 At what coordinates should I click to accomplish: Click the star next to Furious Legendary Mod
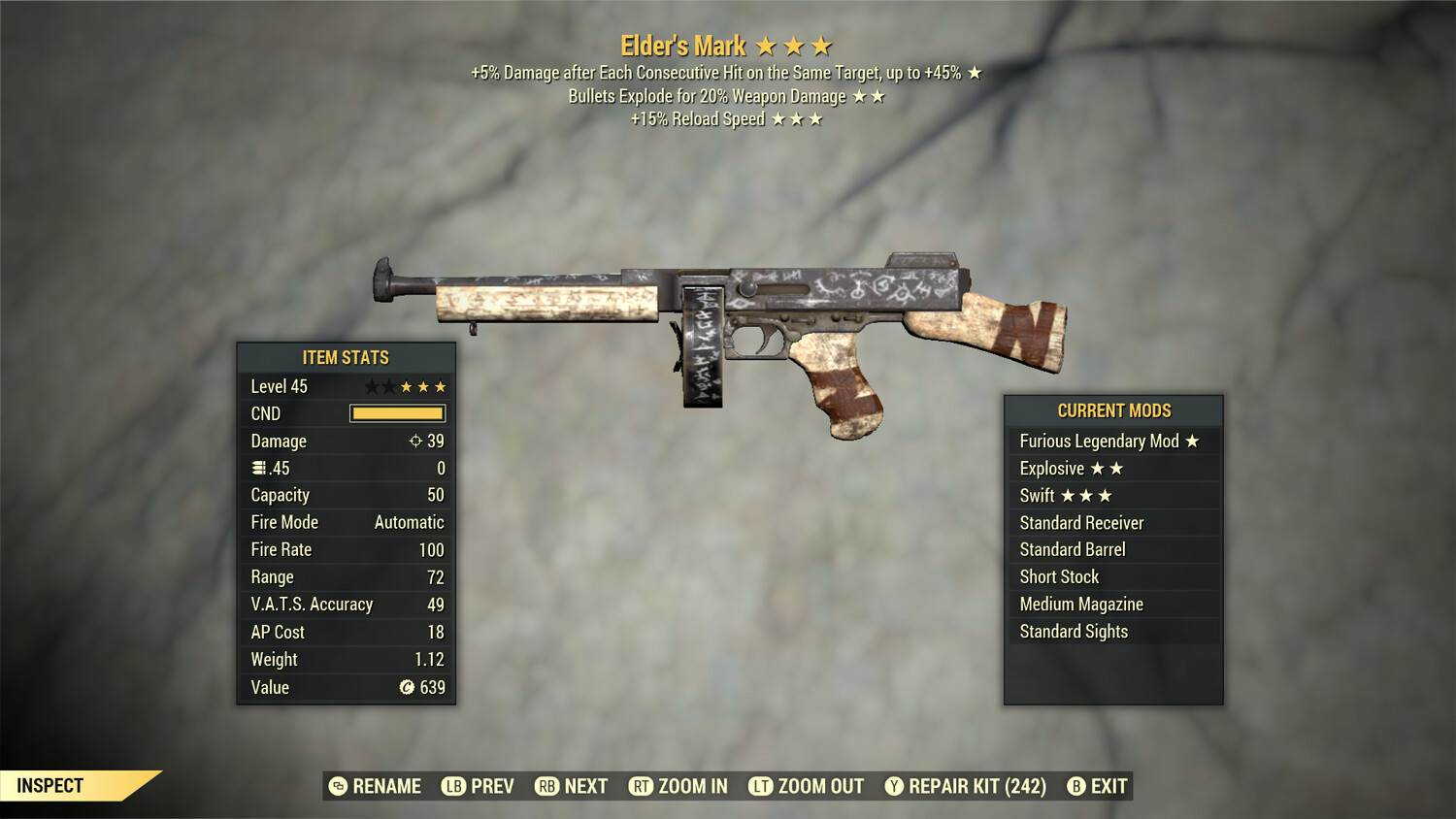click(x=1193, y=441)
